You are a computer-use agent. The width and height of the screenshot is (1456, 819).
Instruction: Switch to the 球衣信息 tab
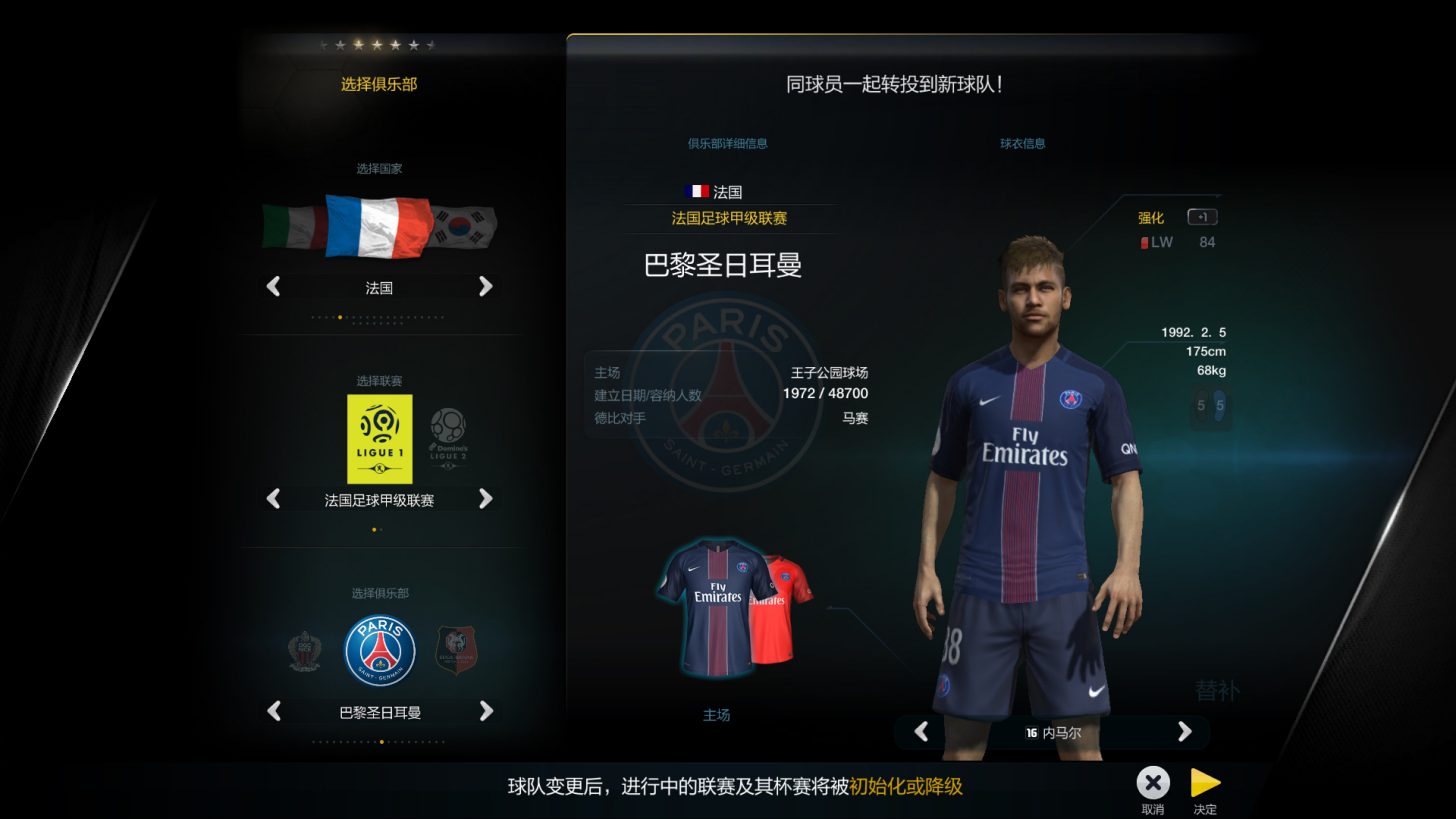(1021, 143)
